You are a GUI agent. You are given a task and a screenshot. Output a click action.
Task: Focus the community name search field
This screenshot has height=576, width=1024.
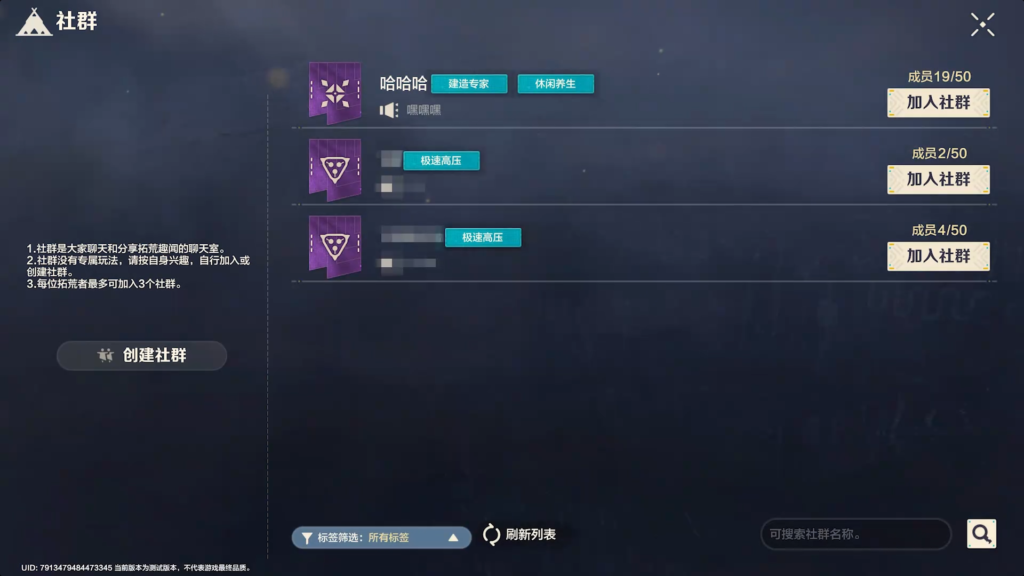(855, 534)
